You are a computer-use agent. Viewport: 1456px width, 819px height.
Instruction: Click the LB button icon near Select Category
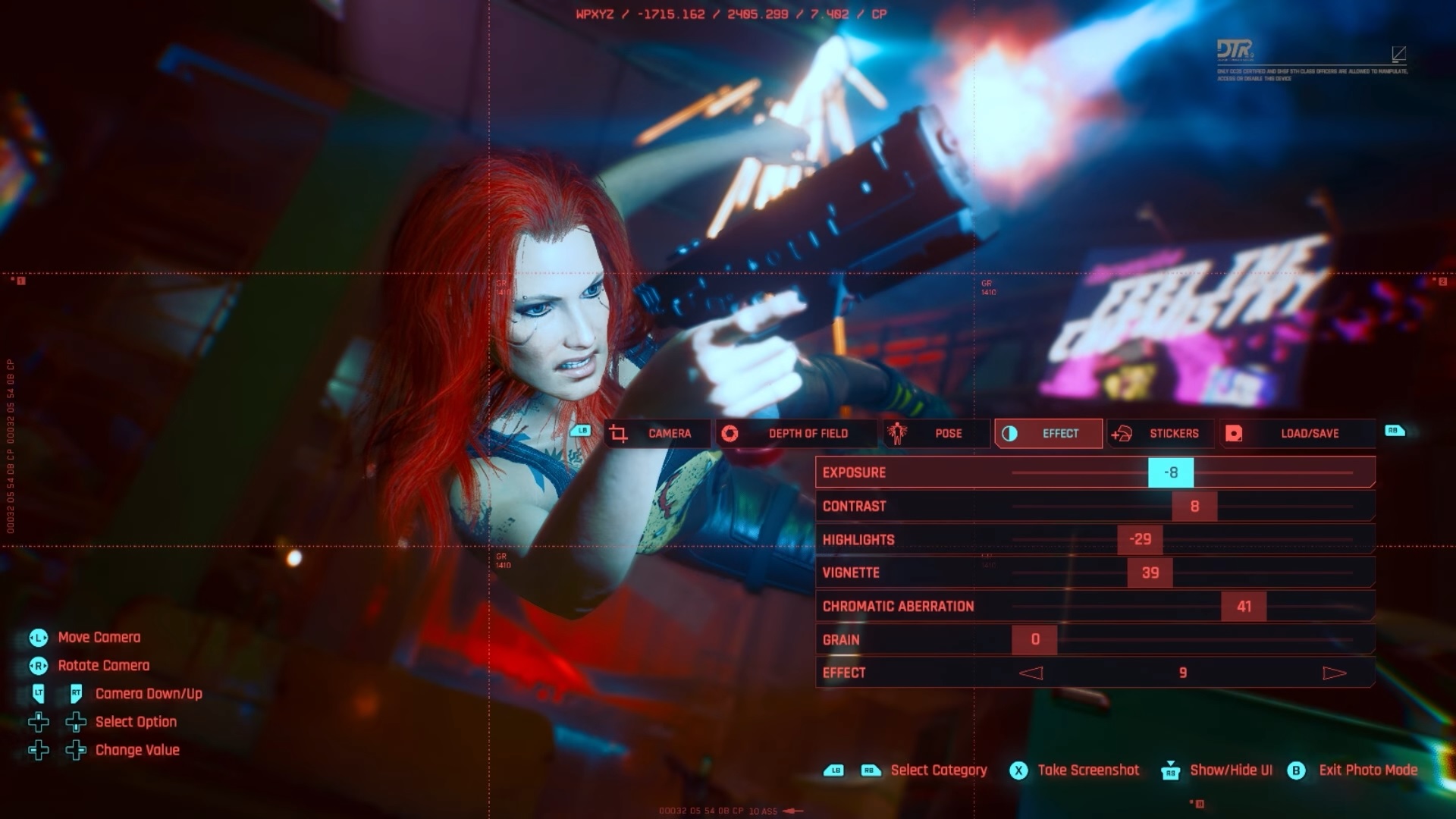[834, 770]
